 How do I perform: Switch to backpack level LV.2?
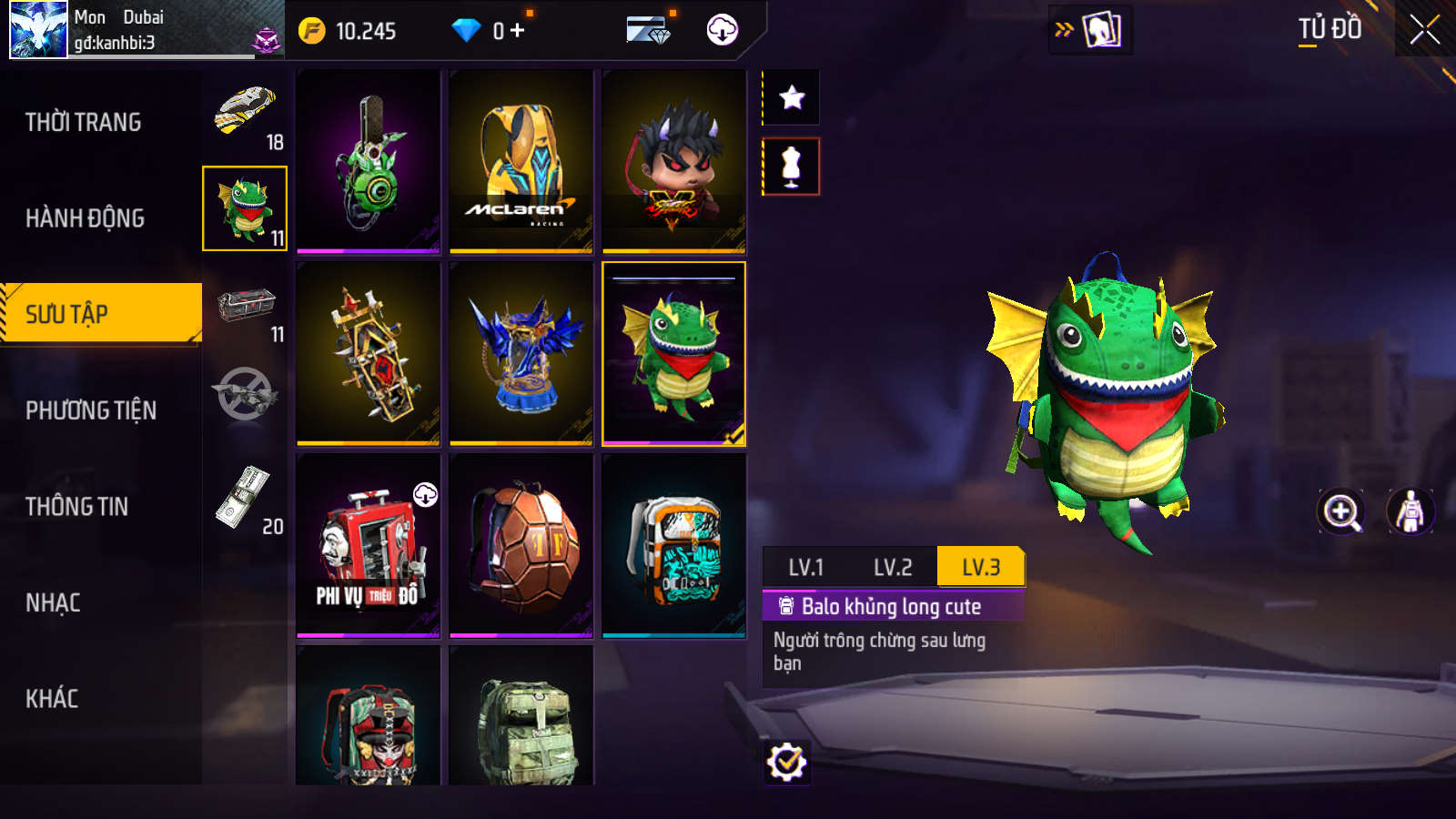pyautogui.click(x=893, y=568)
